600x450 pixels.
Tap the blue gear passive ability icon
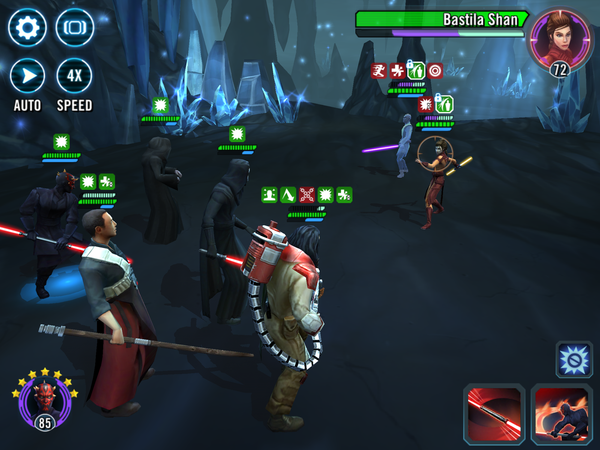pyautogui.click(x=574, y=359)
